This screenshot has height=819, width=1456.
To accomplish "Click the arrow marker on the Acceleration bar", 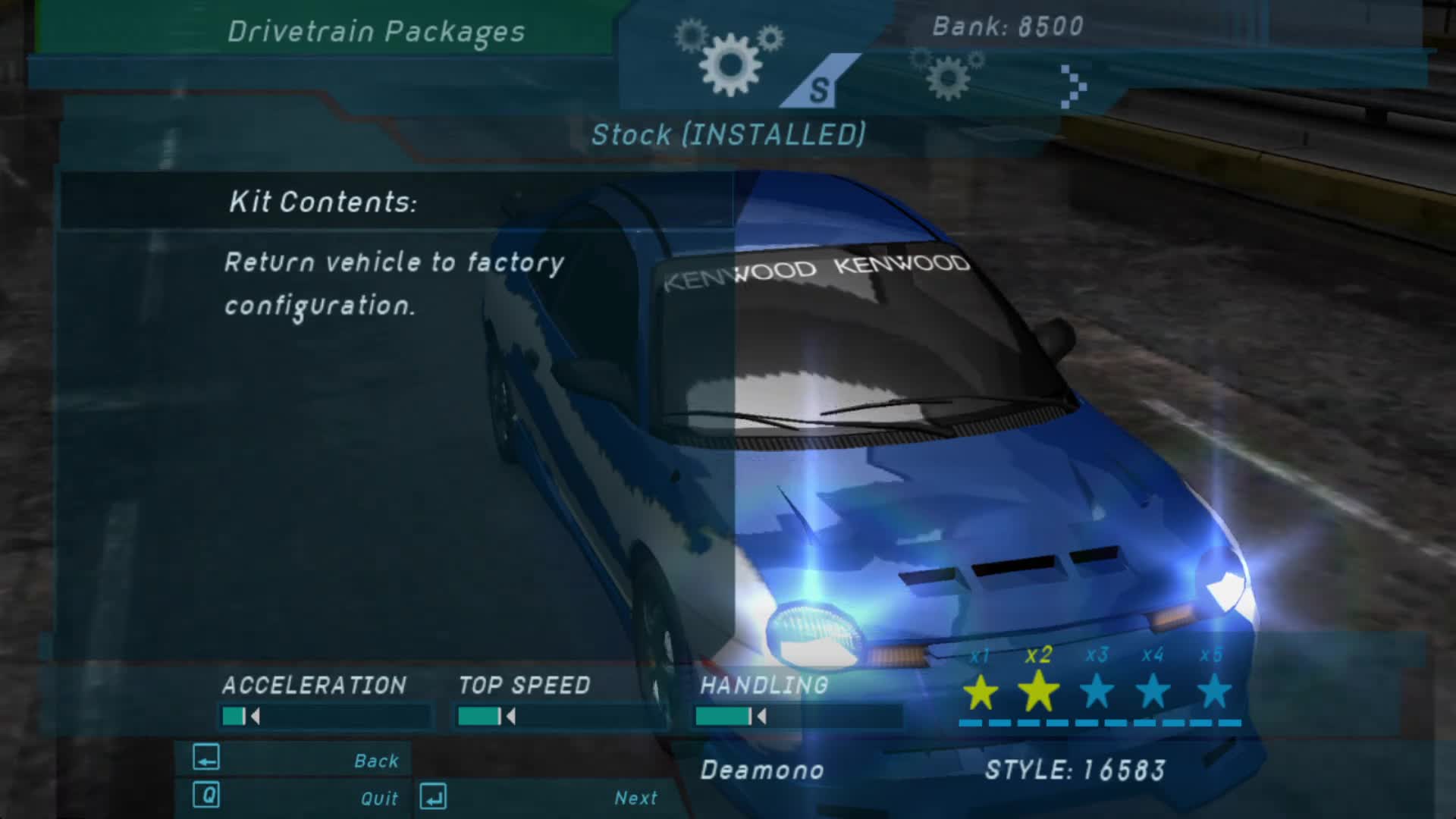I will point(256,714).
